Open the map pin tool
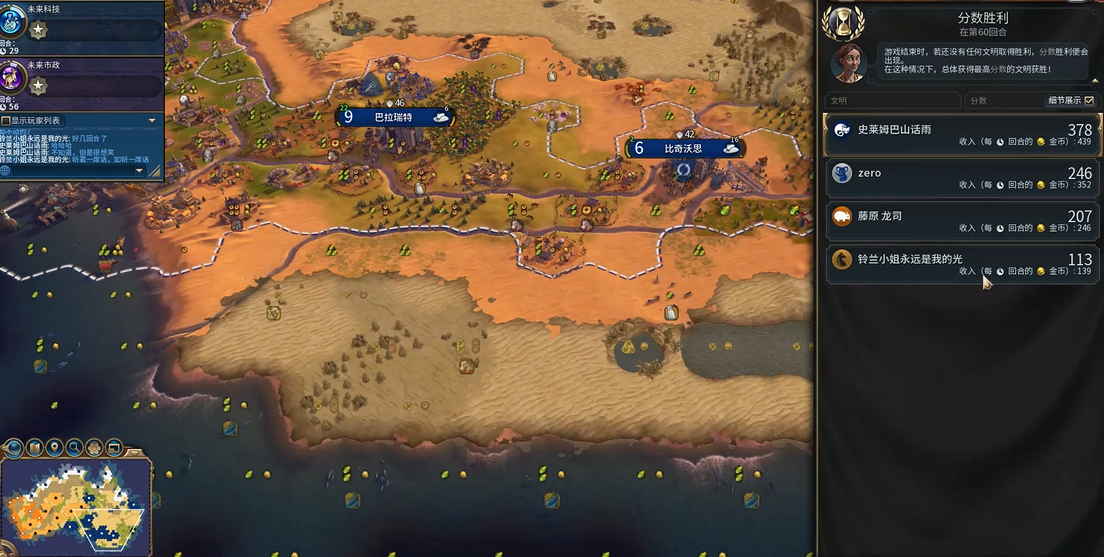The image size is (1104, 557). pyautogui.click(x=55, y=447)
